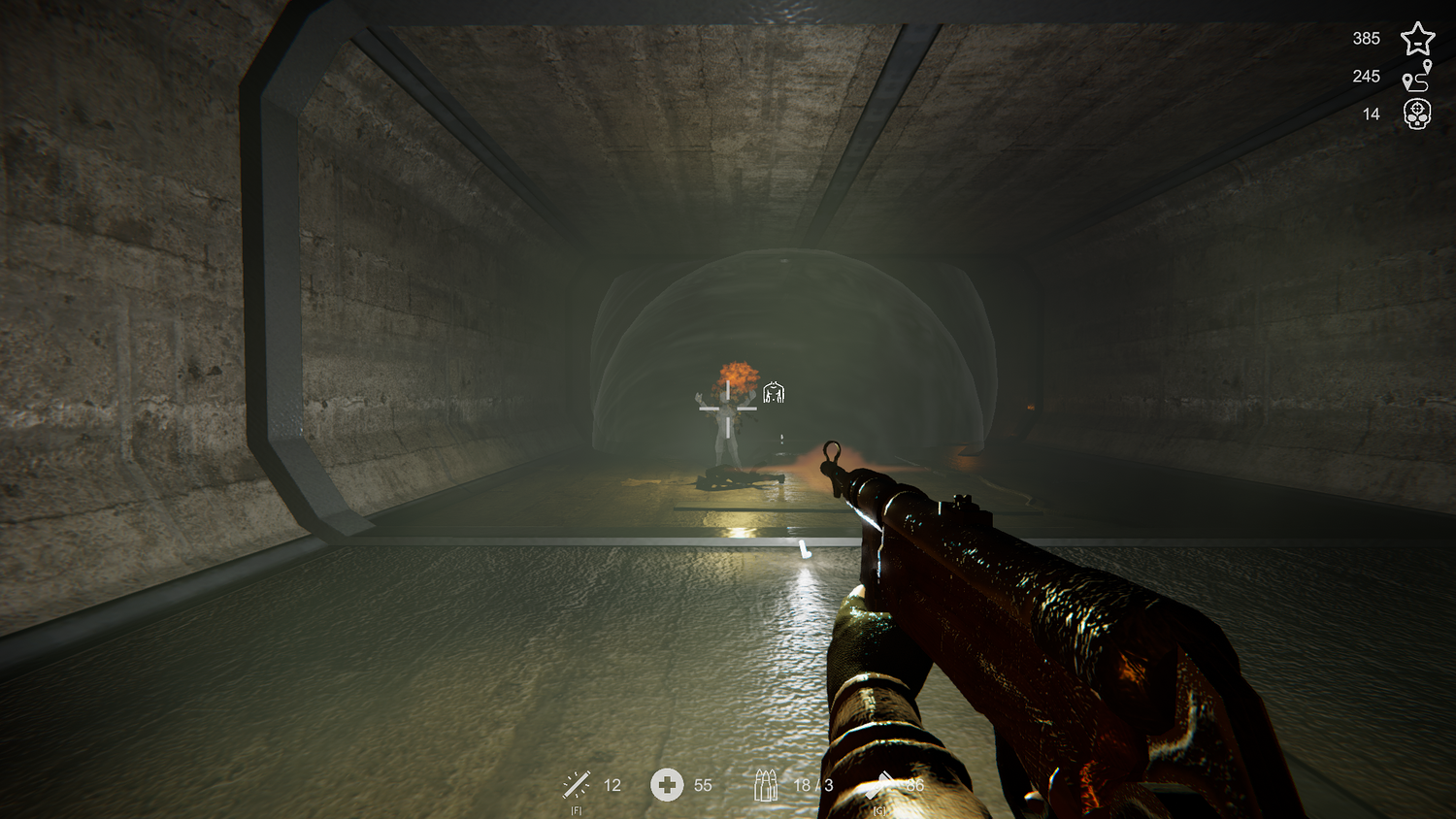Click the glow stick flare icon
The width and height of the screenshot is (1456, 819).
(577, 784)
